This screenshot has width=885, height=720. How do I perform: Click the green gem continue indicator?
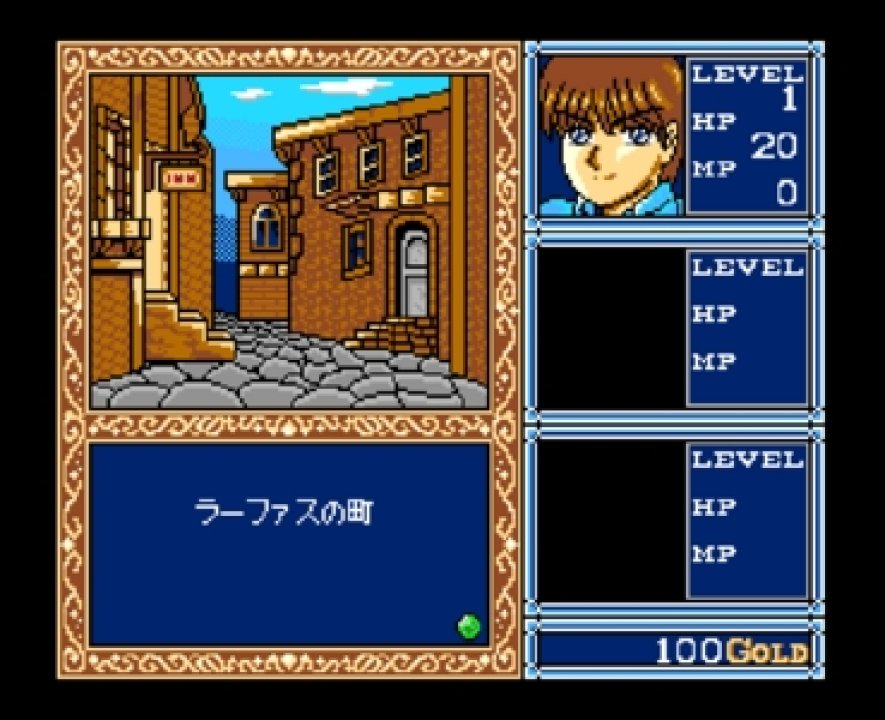468,627
